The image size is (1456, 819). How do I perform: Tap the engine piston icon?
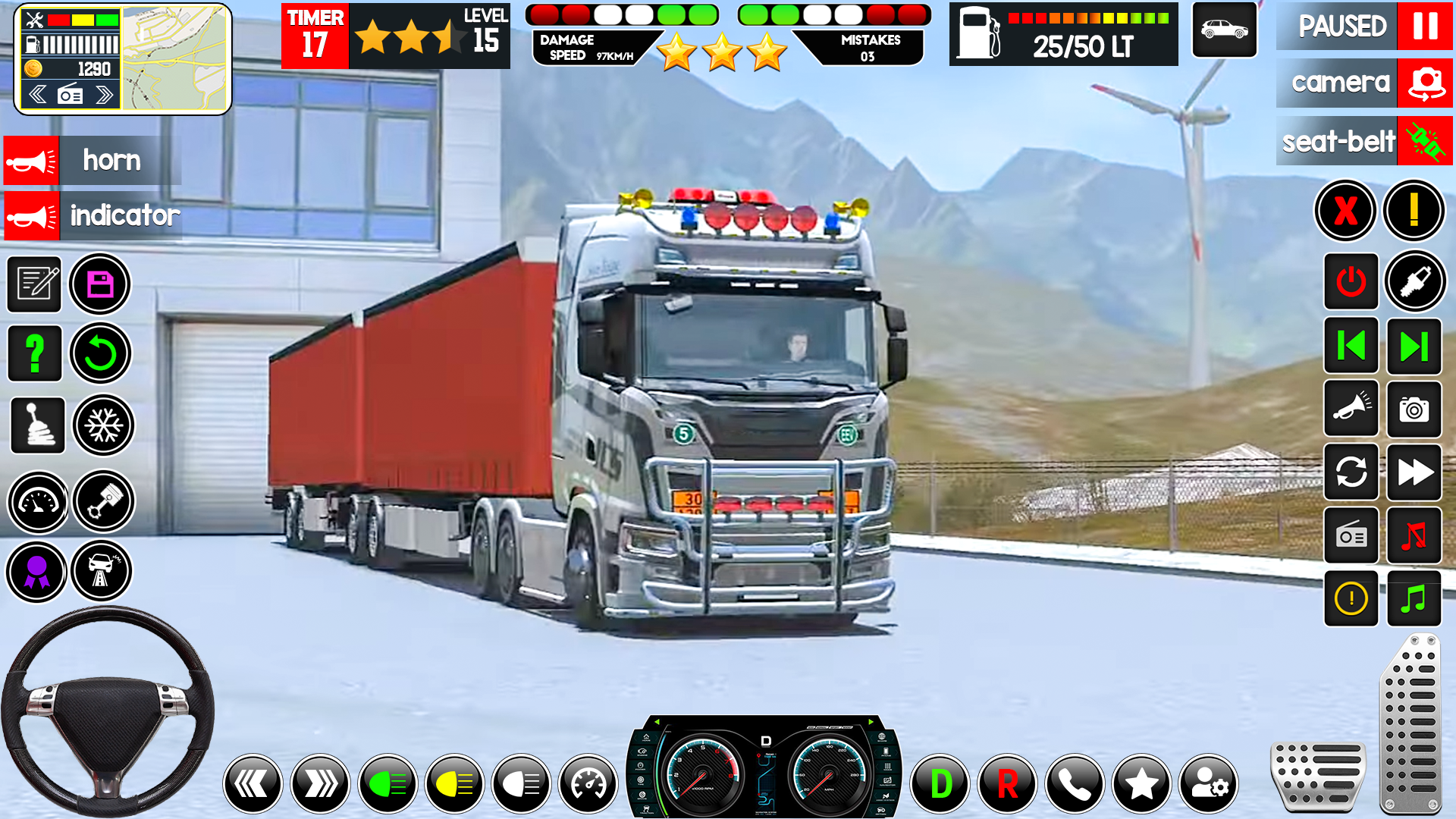tap(103, 501)
